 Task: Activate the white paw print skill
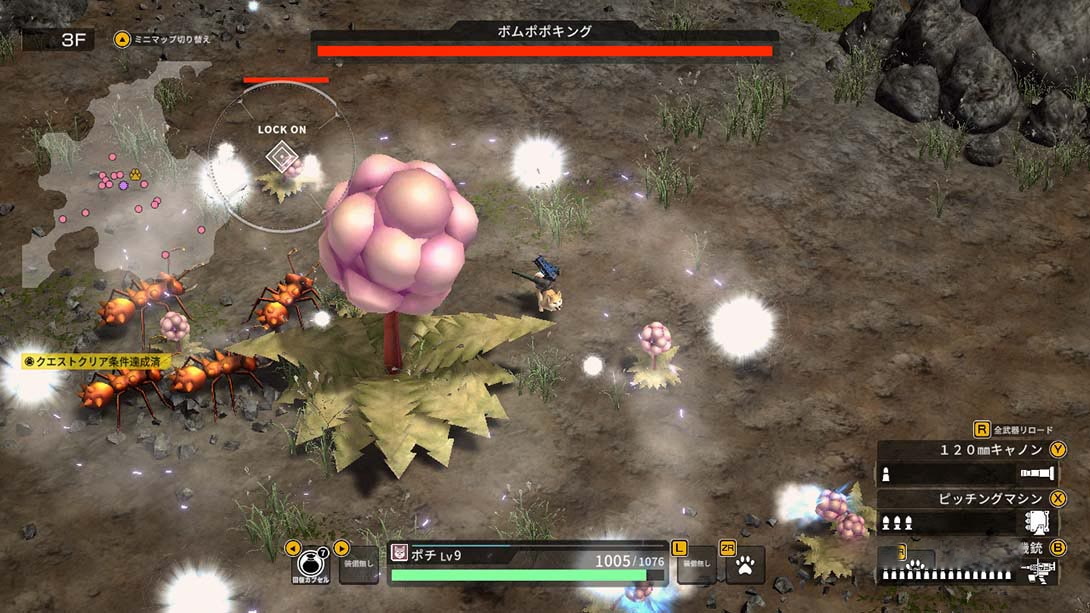pyautogui.click(x=745, y=565)
